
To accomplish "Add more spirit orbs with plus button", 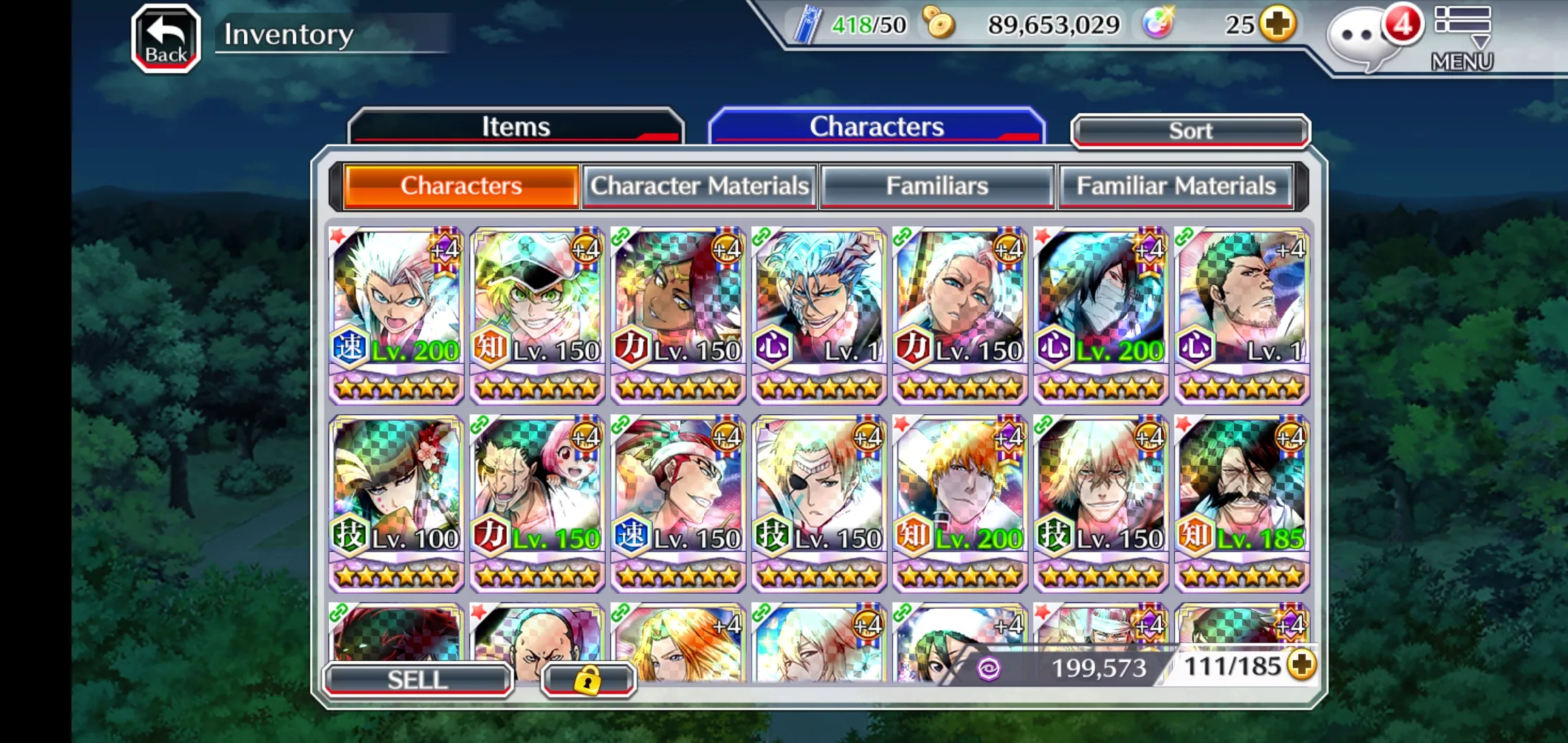I will point(1277,25).
